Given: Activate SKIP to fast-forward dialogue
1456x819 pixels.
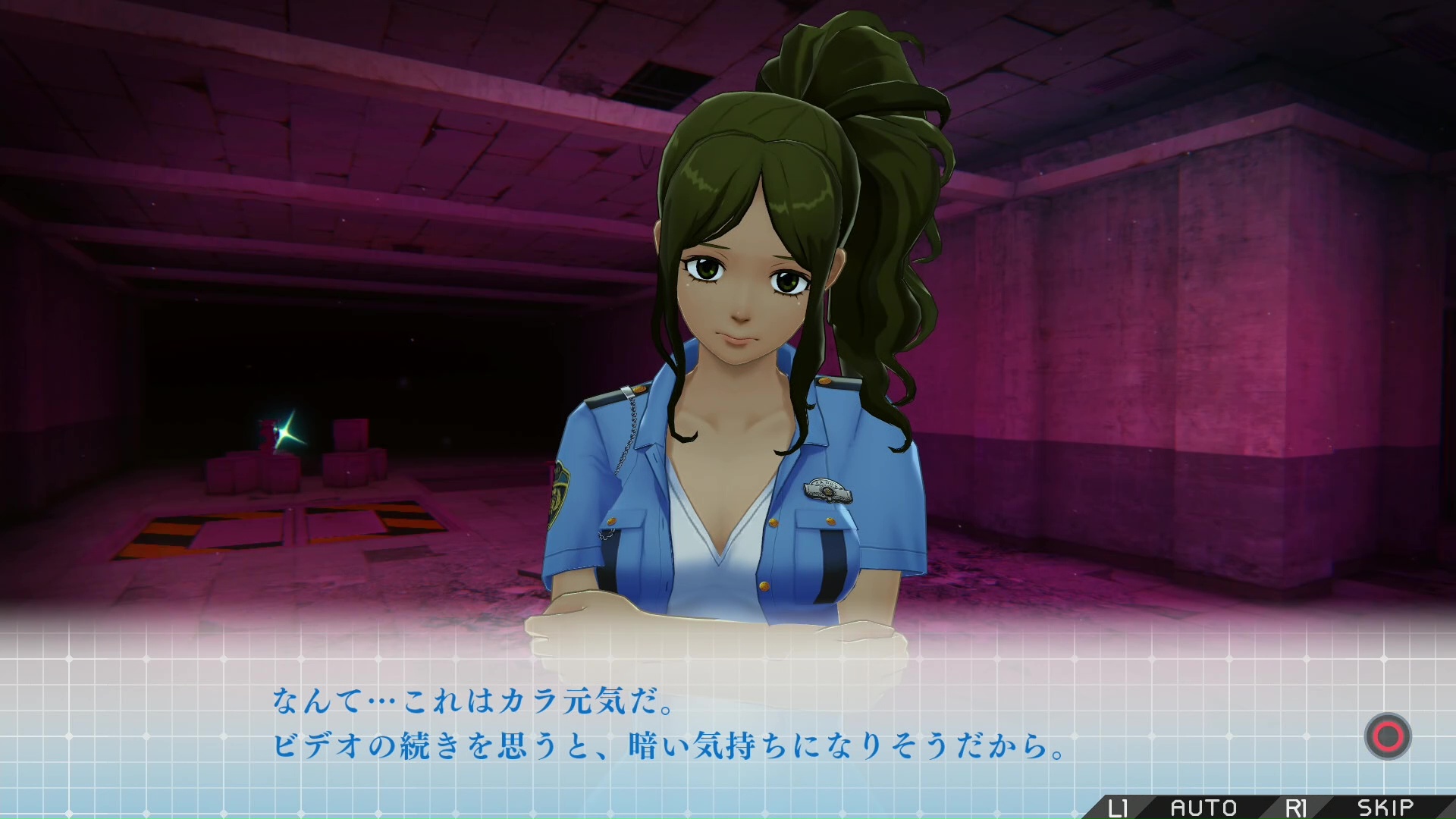Looking at the screenshot, I should [1385, 808].
